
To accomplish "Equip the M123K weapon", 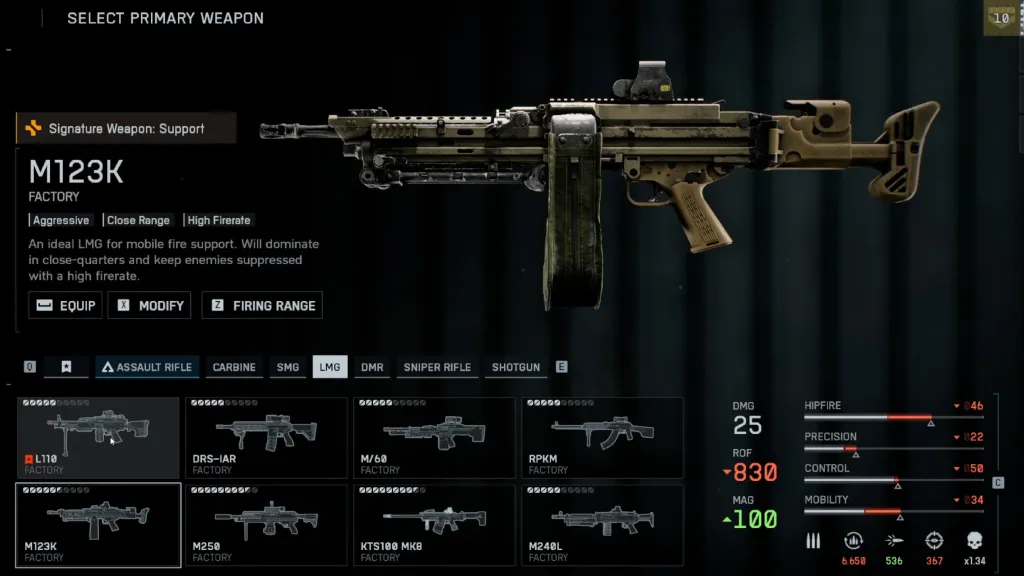I will 66,306.
